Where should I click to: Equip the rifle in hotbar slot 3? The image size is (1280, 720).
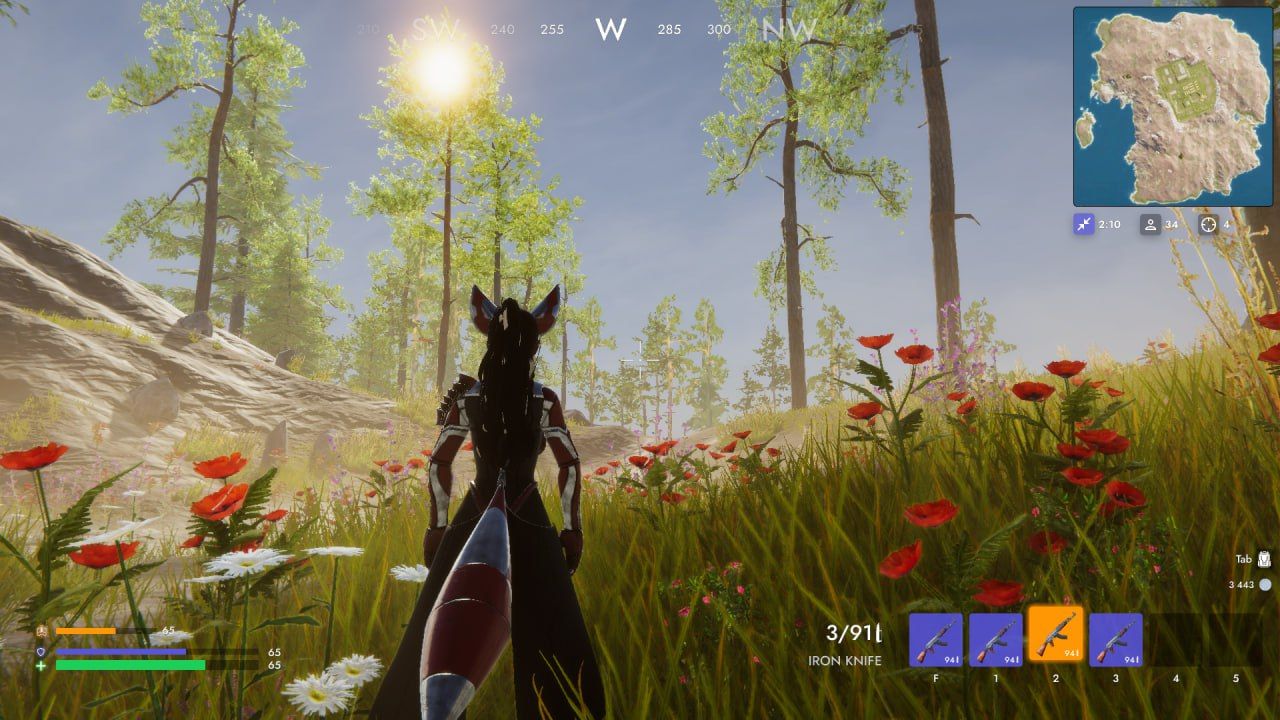(1115, 640)
